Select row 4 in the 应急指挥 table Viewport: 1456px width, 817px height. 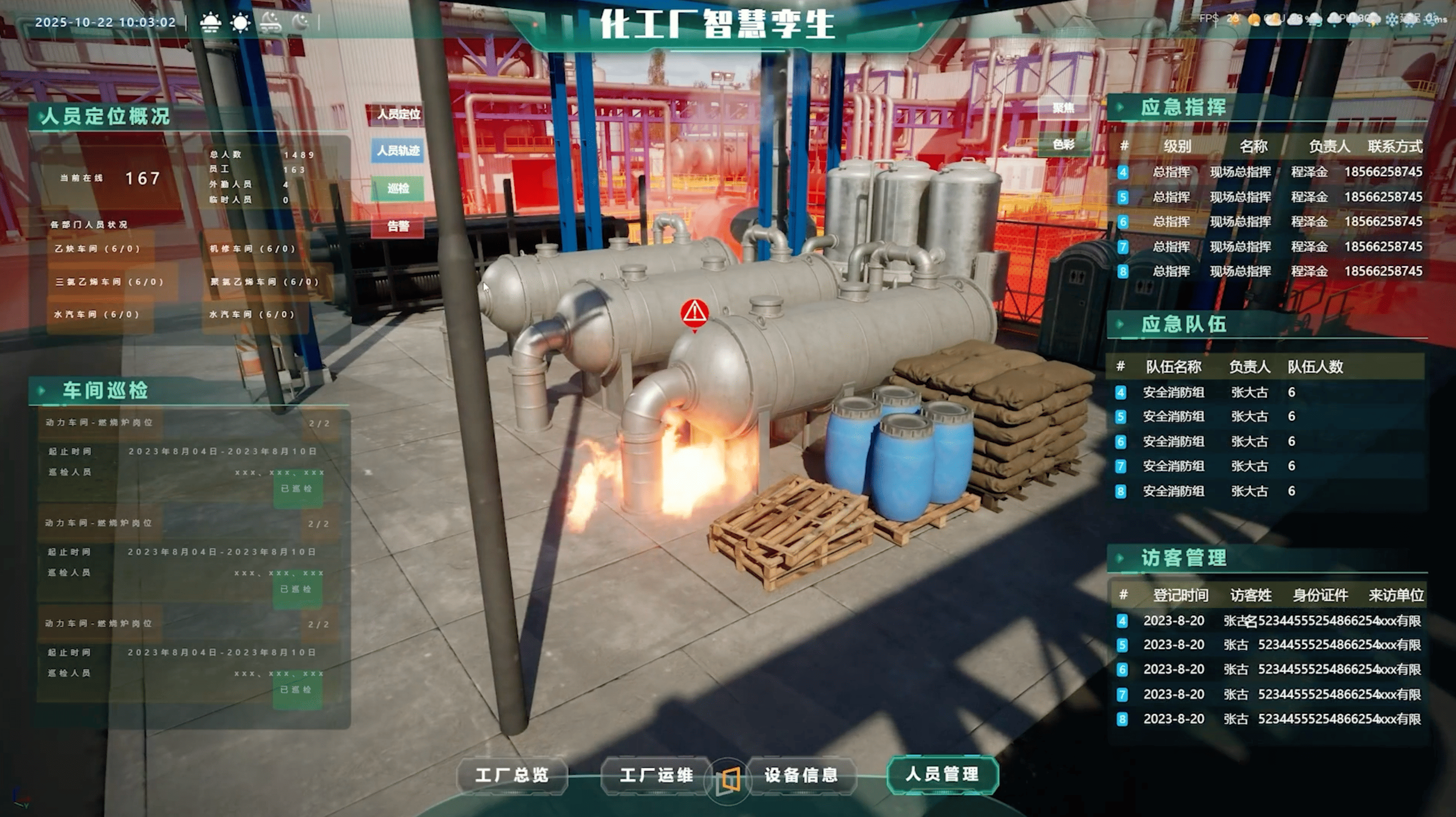point(1271,172)
